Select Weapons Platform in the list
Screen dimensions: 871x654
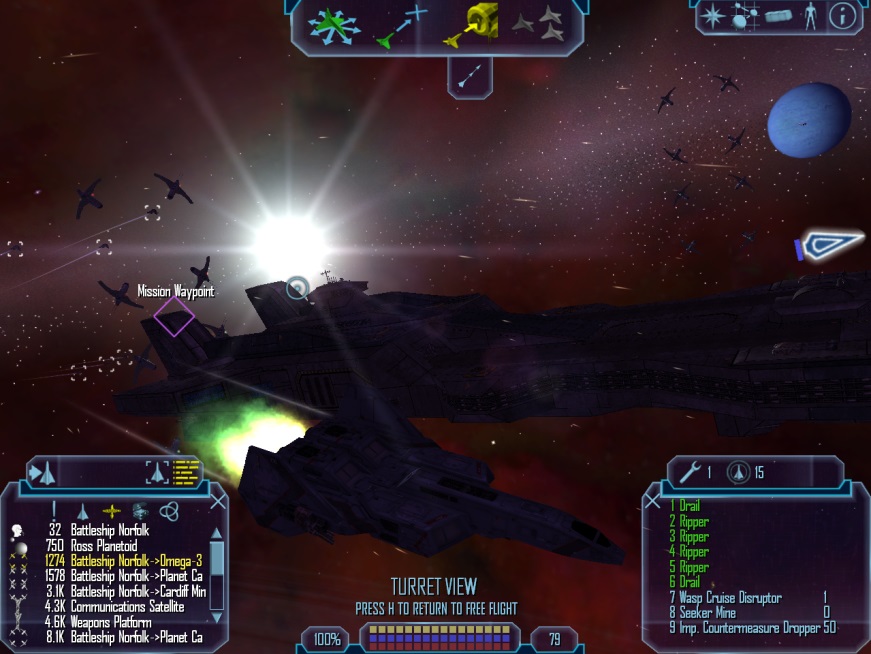(x=112, y=621)
